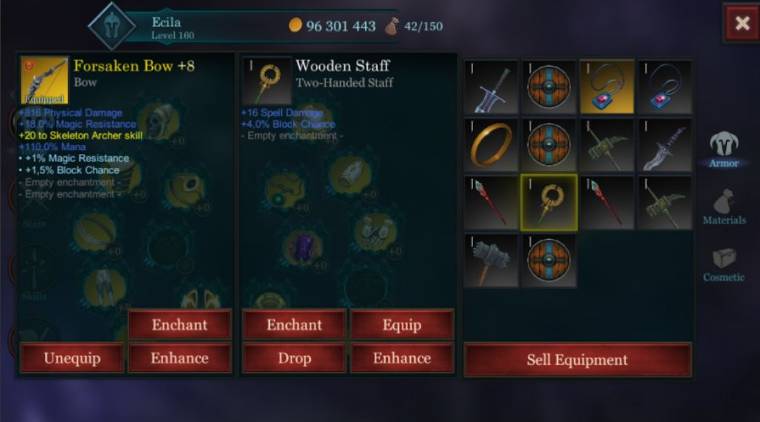Close the equipment window
Viewport: 760px width, 422px height.
click(x=741, y=24)
